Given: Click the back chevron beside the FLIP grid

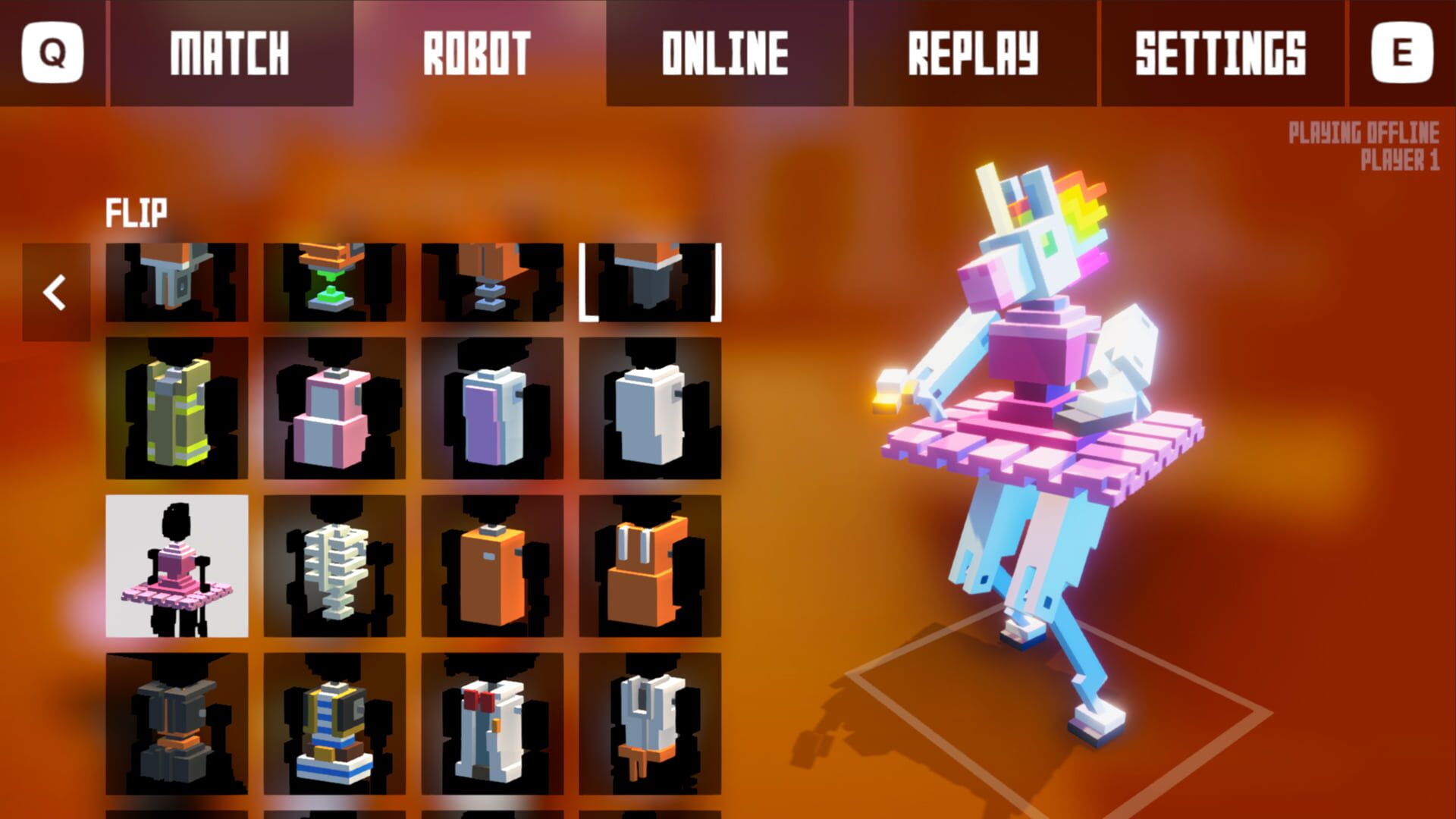Looking at the screenshot, I should coord(55,292).
